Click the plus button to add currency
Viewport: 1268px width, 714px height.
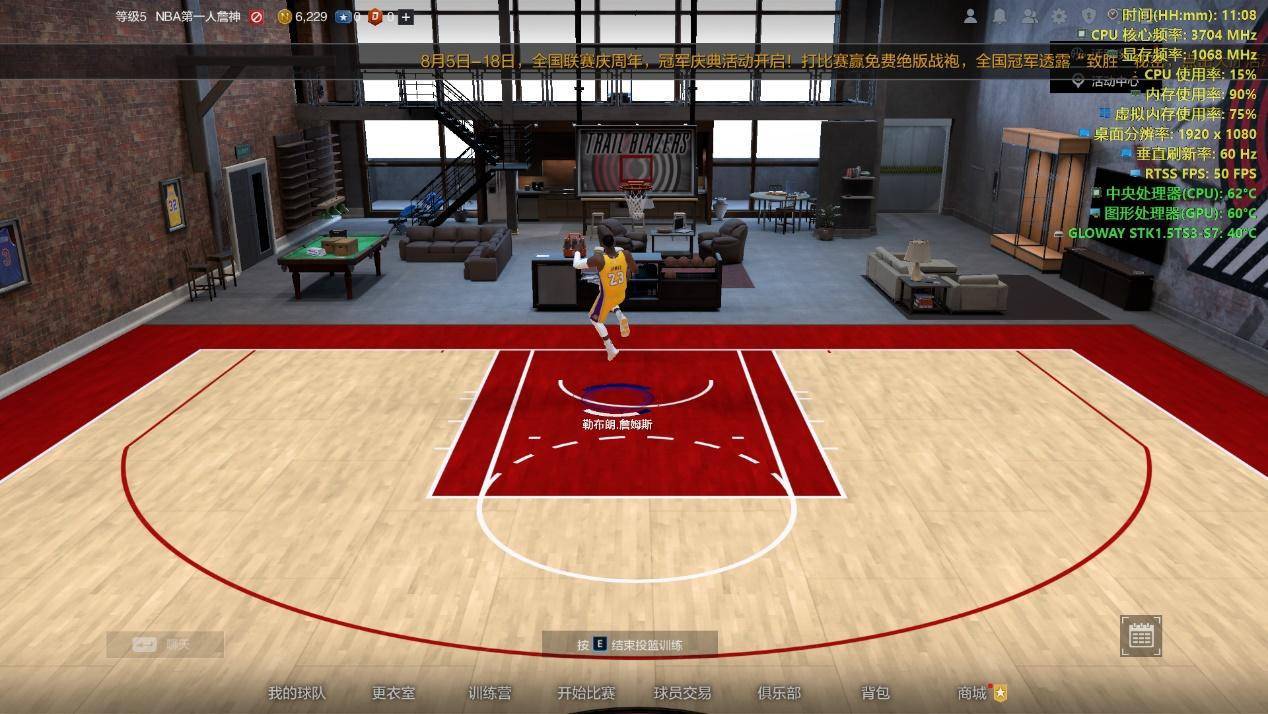click(406, 17)
